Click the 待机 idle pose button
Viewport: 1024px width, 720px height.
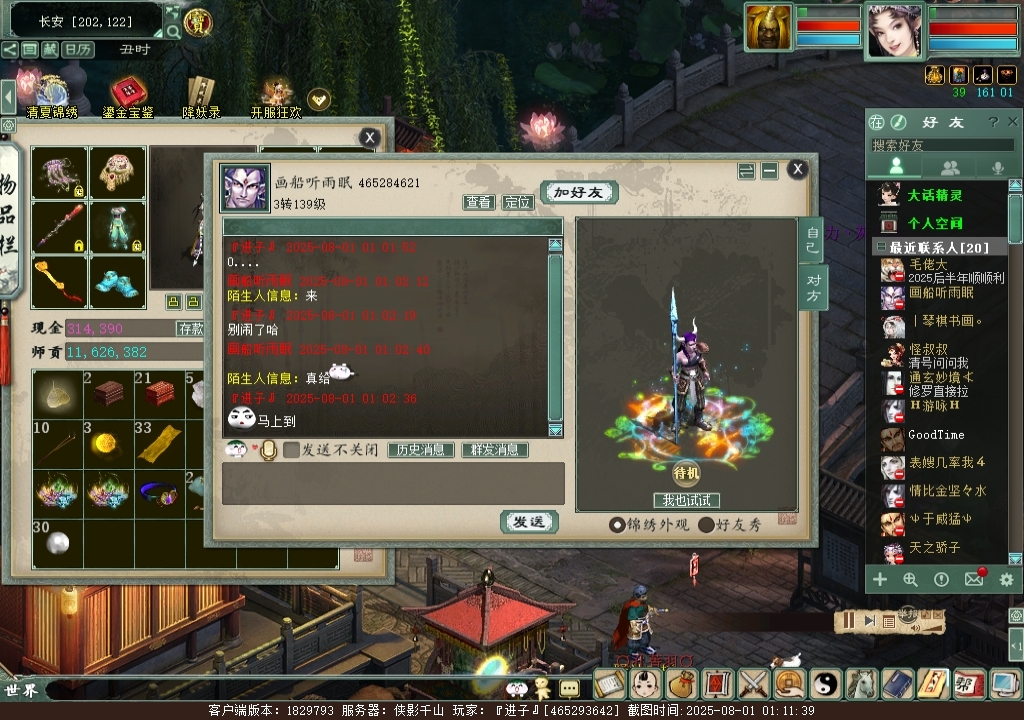[x=687, y=472]
